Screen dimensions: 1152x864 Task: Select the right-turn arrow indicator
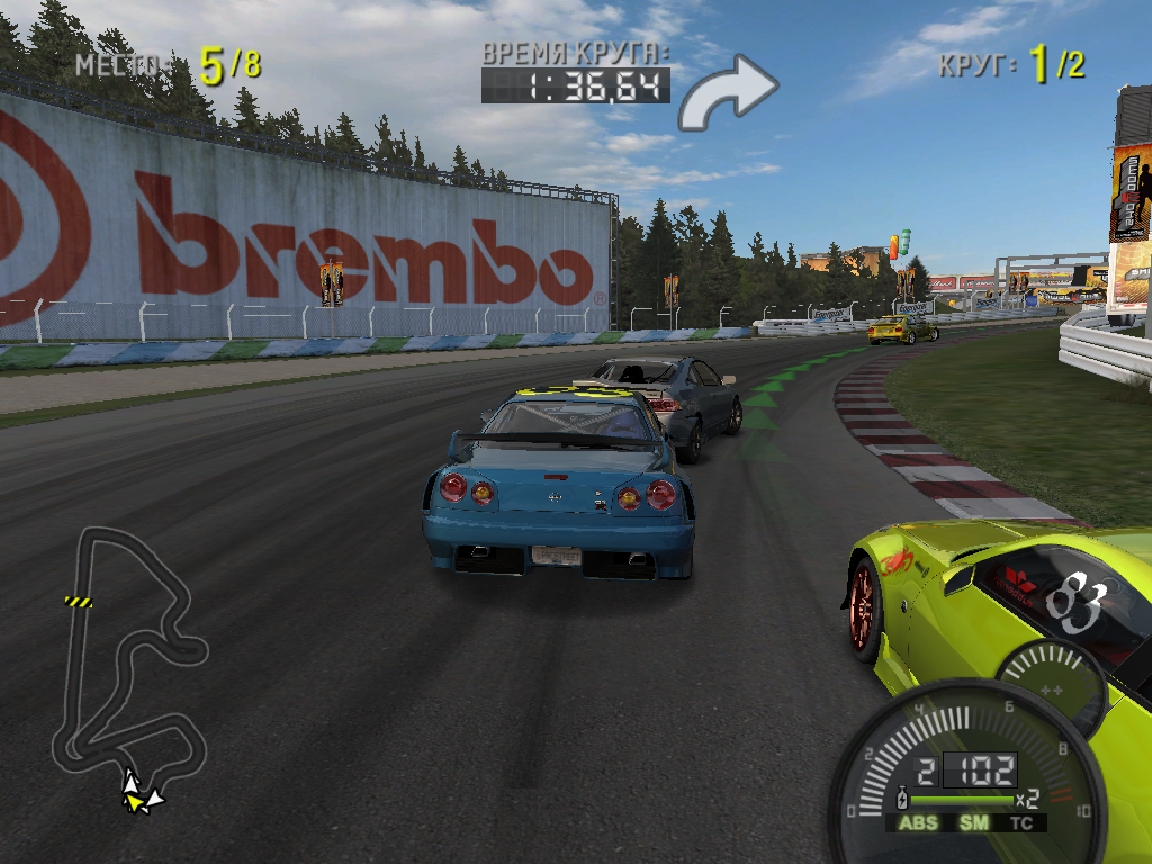coord(728,91)
